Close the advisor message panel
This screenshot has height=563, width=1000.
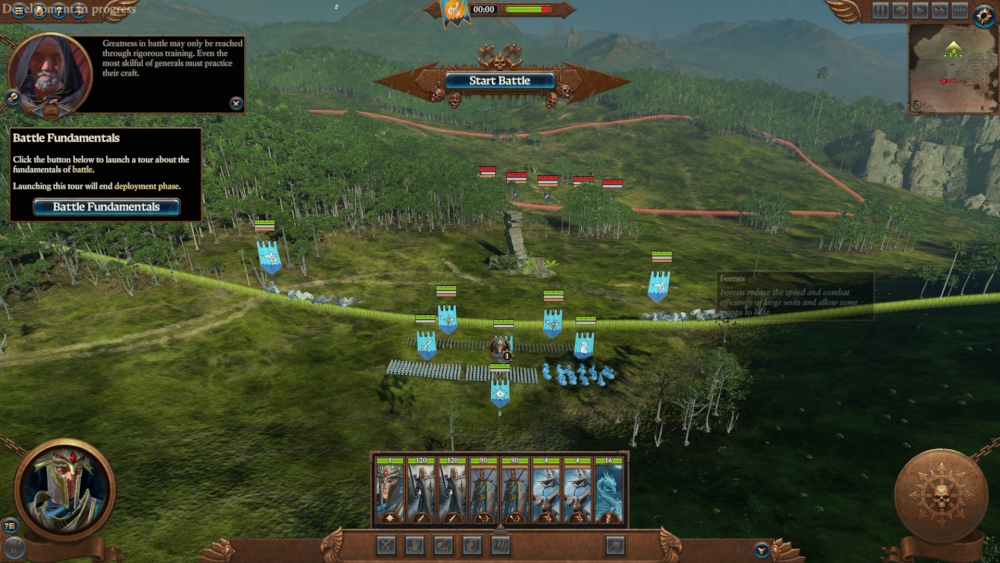(236, 103)
